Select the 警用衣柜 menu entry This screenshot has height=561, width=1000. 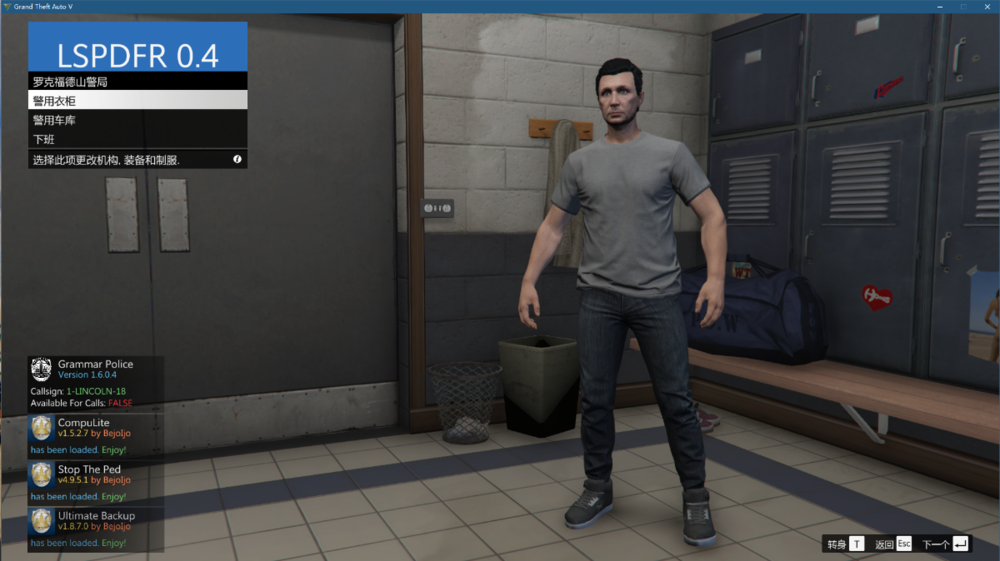click(x=137, y=100)
